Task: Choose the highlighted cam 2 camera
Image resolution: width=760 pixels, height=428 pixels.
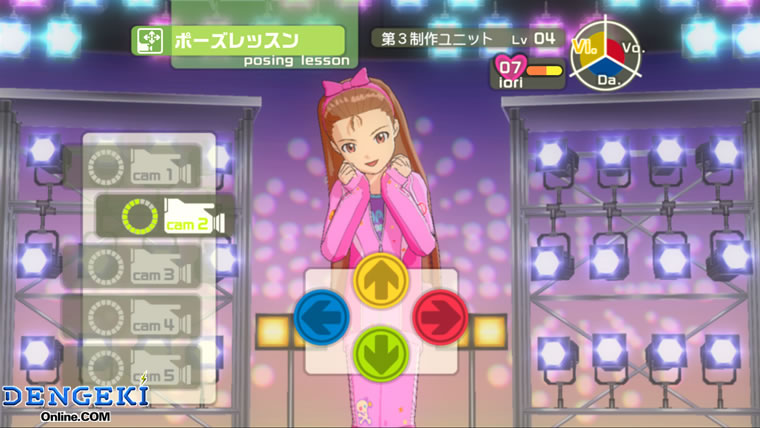Action: click(x=165, y=215)
